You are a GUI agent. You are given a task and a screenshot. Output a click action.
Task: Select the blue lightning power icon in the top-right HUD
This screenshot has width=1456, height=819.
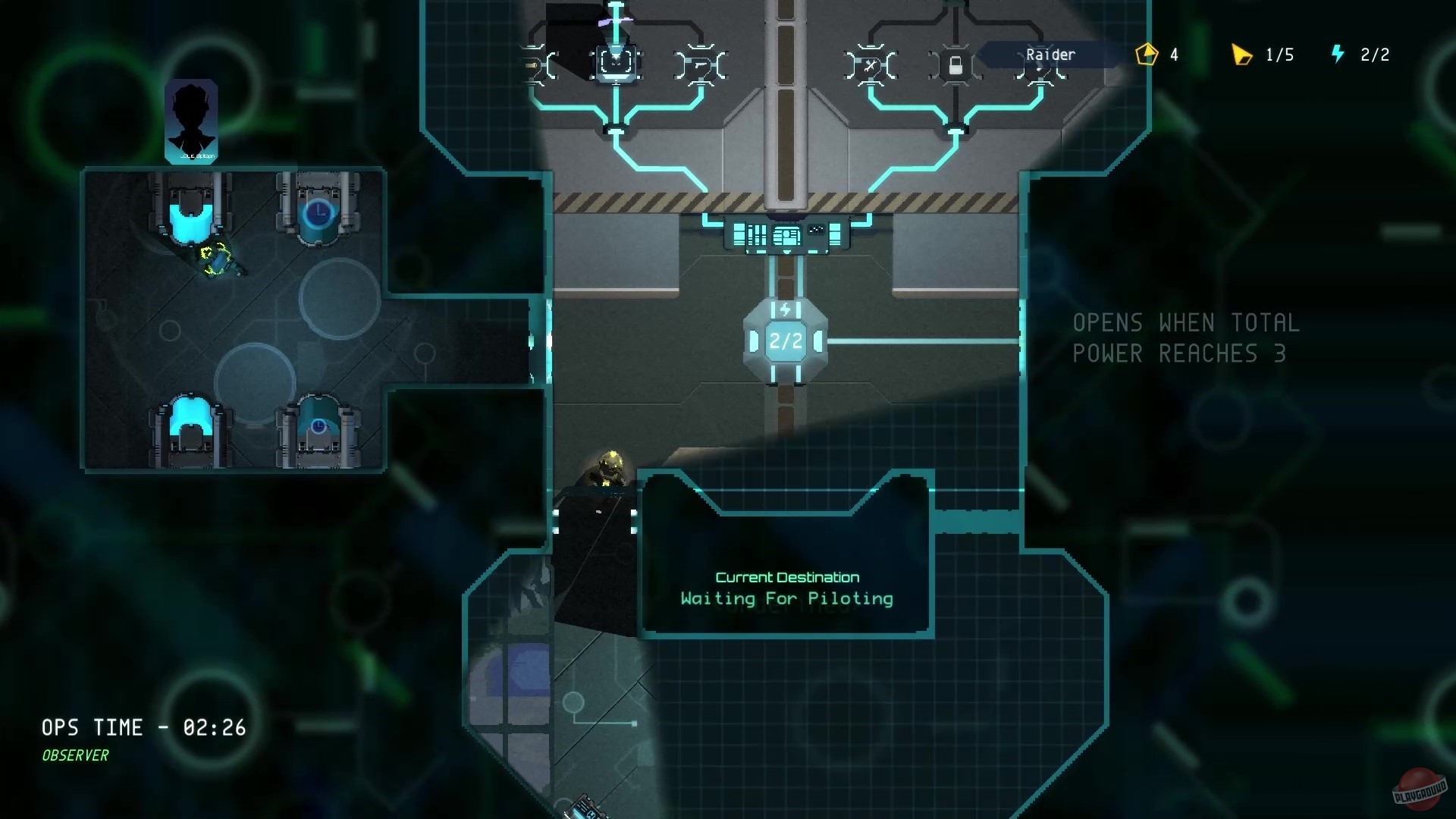1337,54
